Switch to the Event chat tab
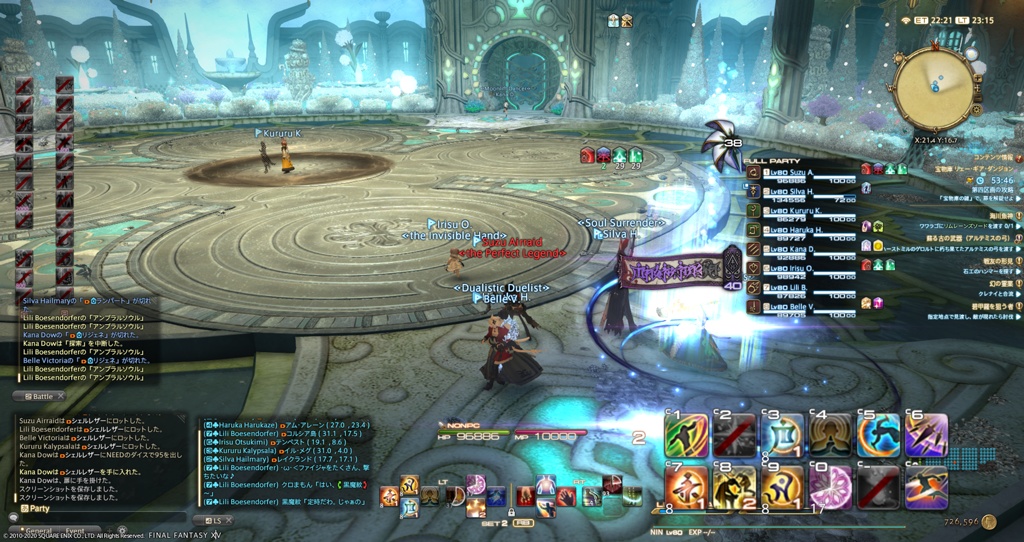Viewport: 1024px width, 542px height. 76,530
